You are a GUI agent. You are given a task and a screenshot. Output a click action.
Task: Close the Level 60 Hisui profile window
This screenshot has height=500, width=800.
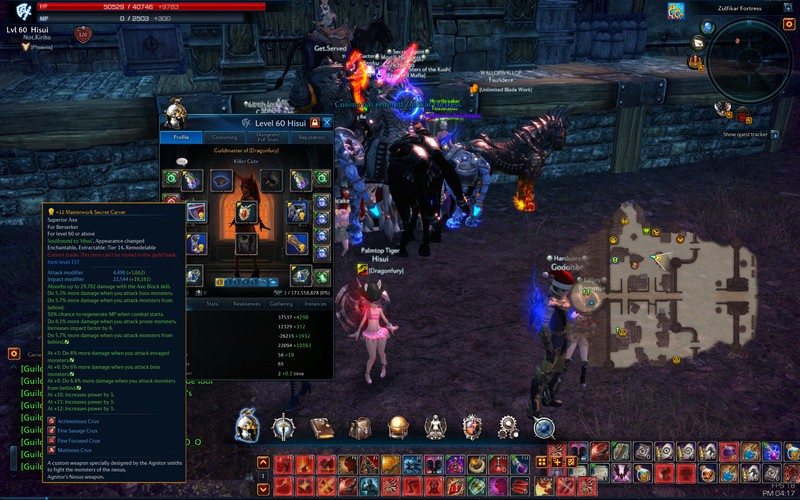[x=327, y=122]
